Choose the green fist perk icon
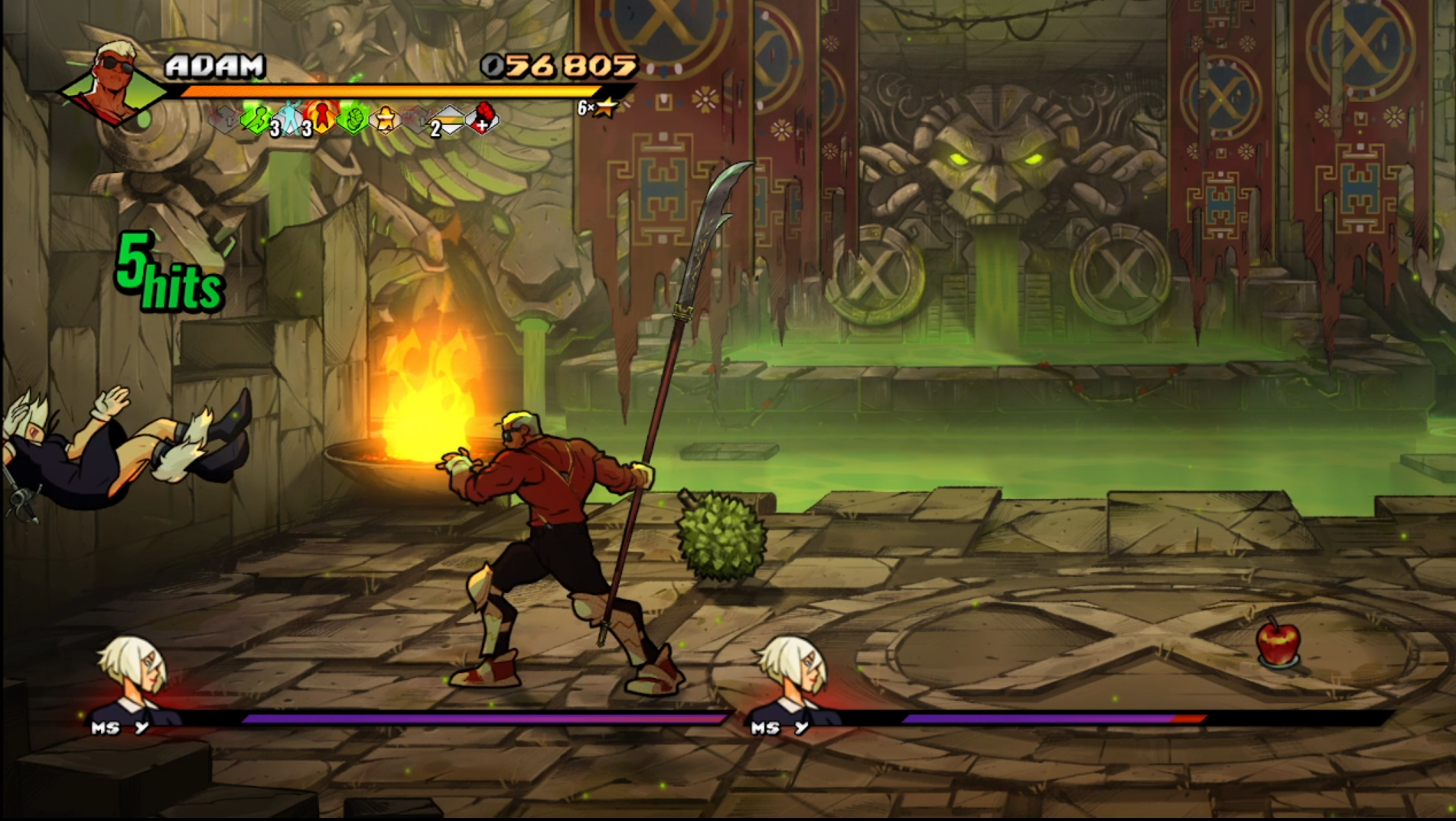This screenshot has height=821, width=1456. coord(353,119)
